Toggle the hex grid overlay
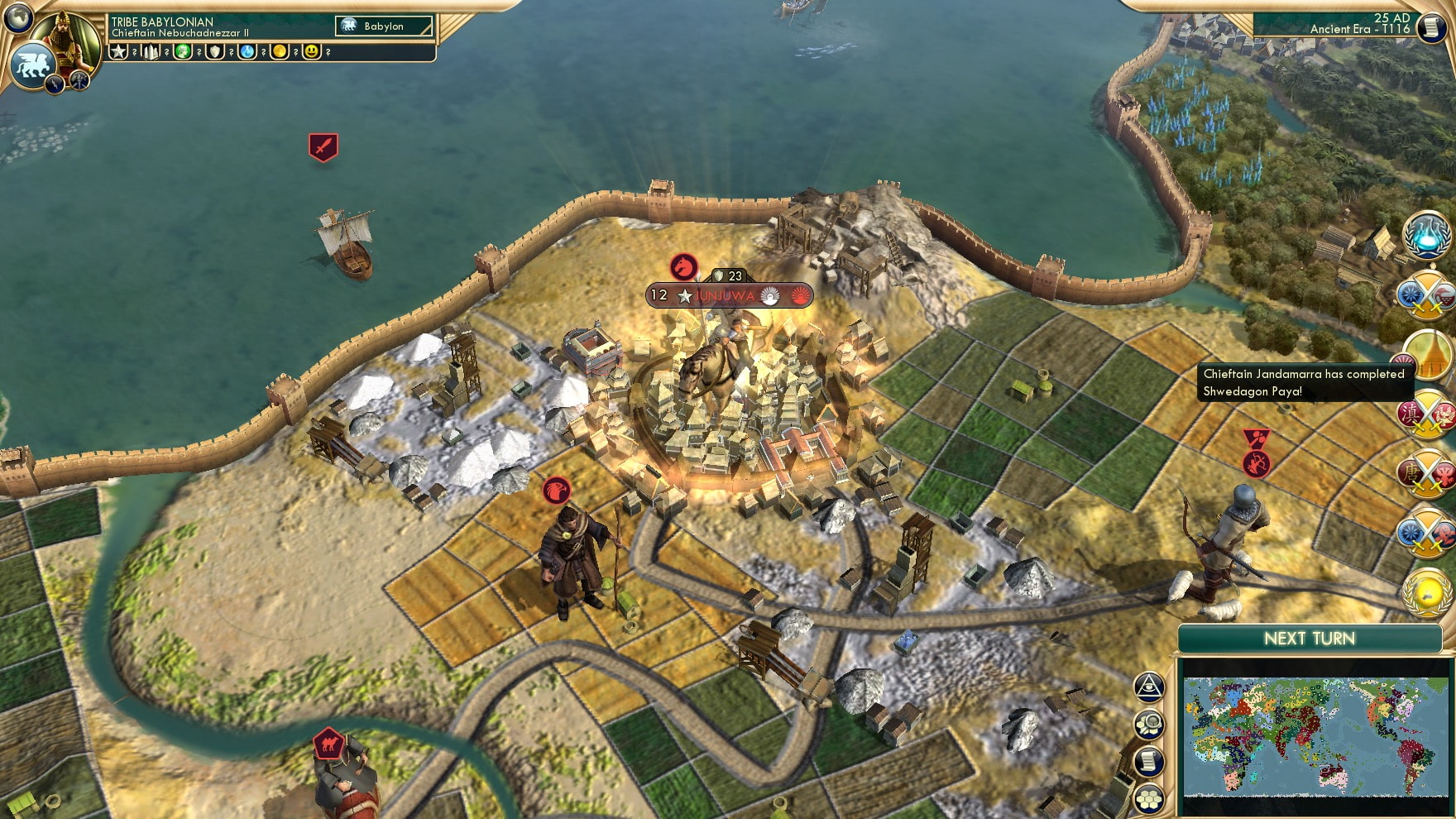This screenshot has height=819, width=1456. click(1148, 797)
